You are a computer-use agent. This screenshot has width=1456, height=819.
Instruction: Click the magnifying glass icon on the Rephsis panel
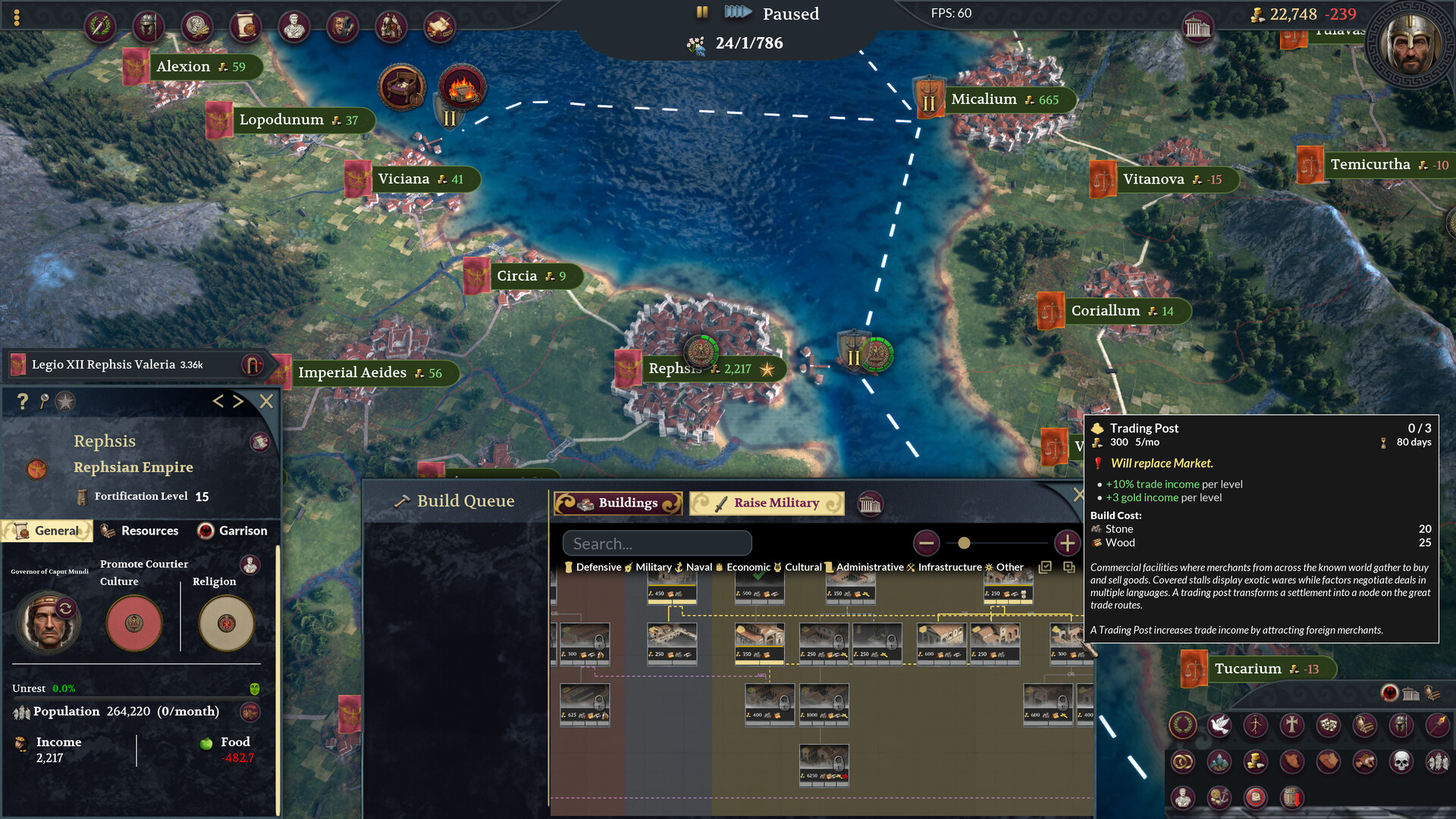pos(43,402)
